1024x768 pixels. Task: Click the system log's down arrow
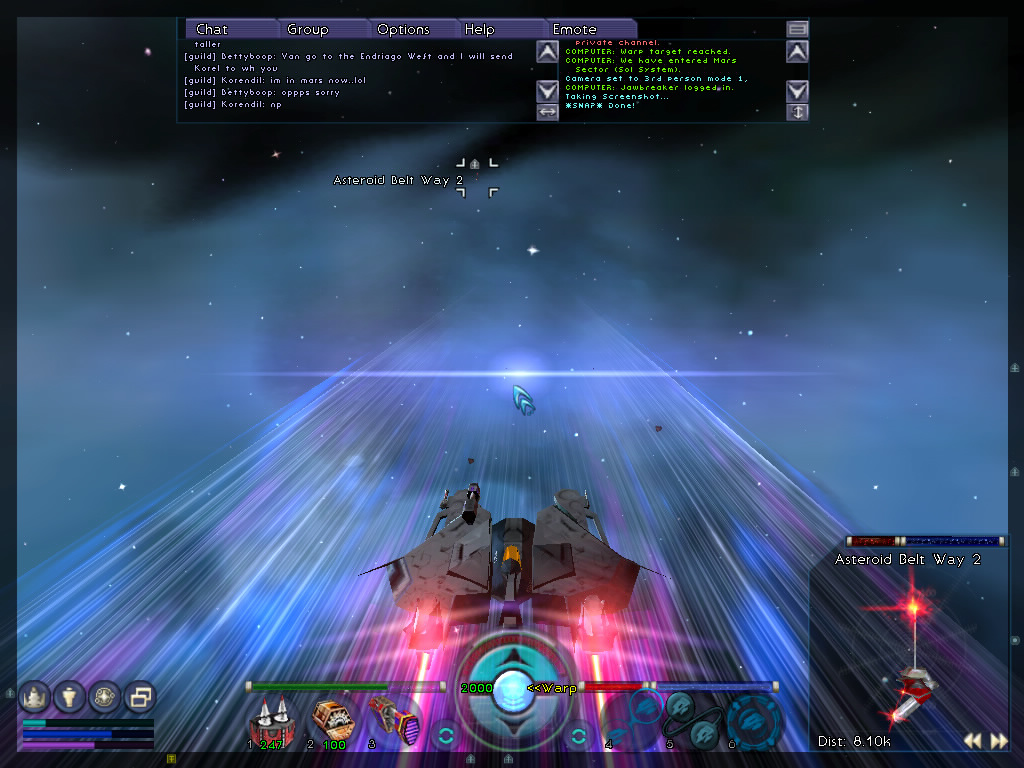pos(797,90)
